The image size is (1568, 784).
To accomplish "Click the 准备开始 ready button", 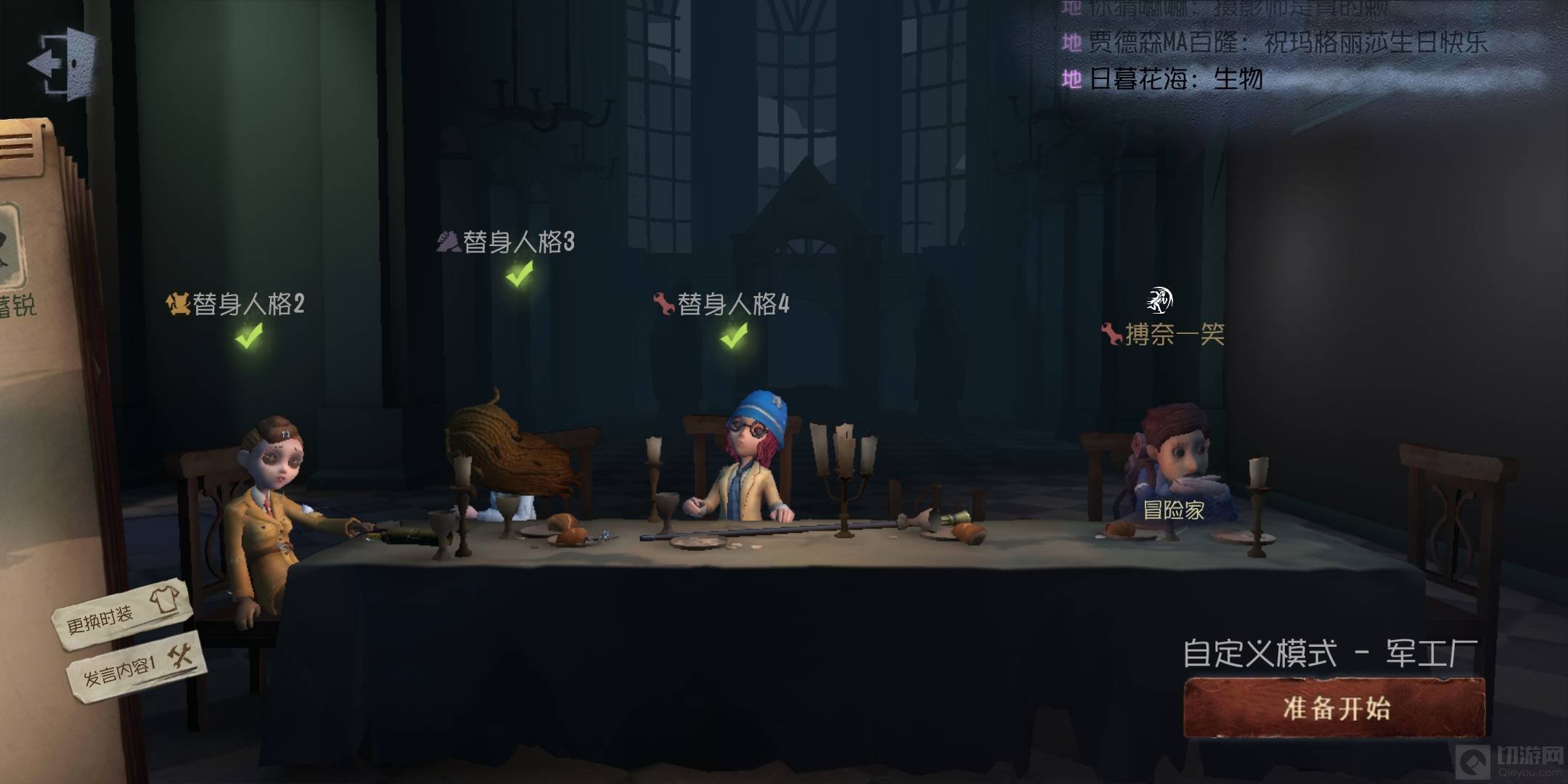I will (1334, 708).
